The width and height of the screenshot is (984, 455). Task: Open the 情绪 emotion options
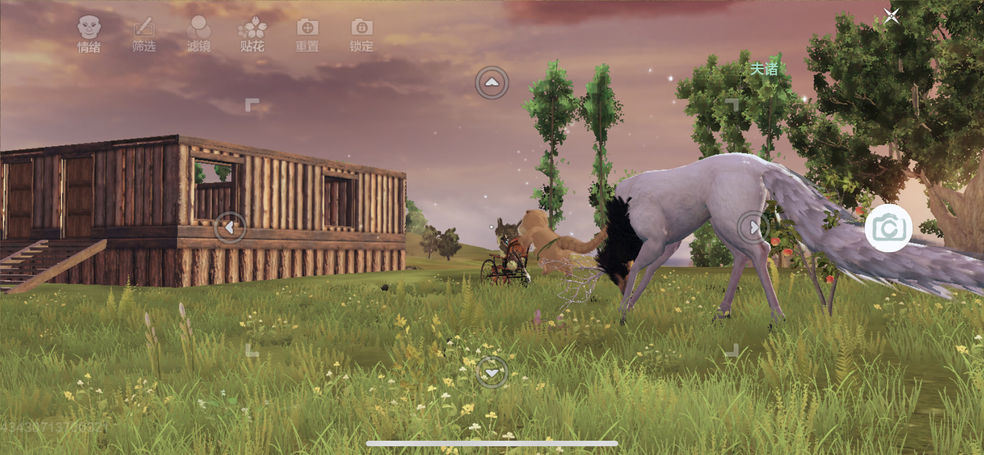click(x=89, y=32)
